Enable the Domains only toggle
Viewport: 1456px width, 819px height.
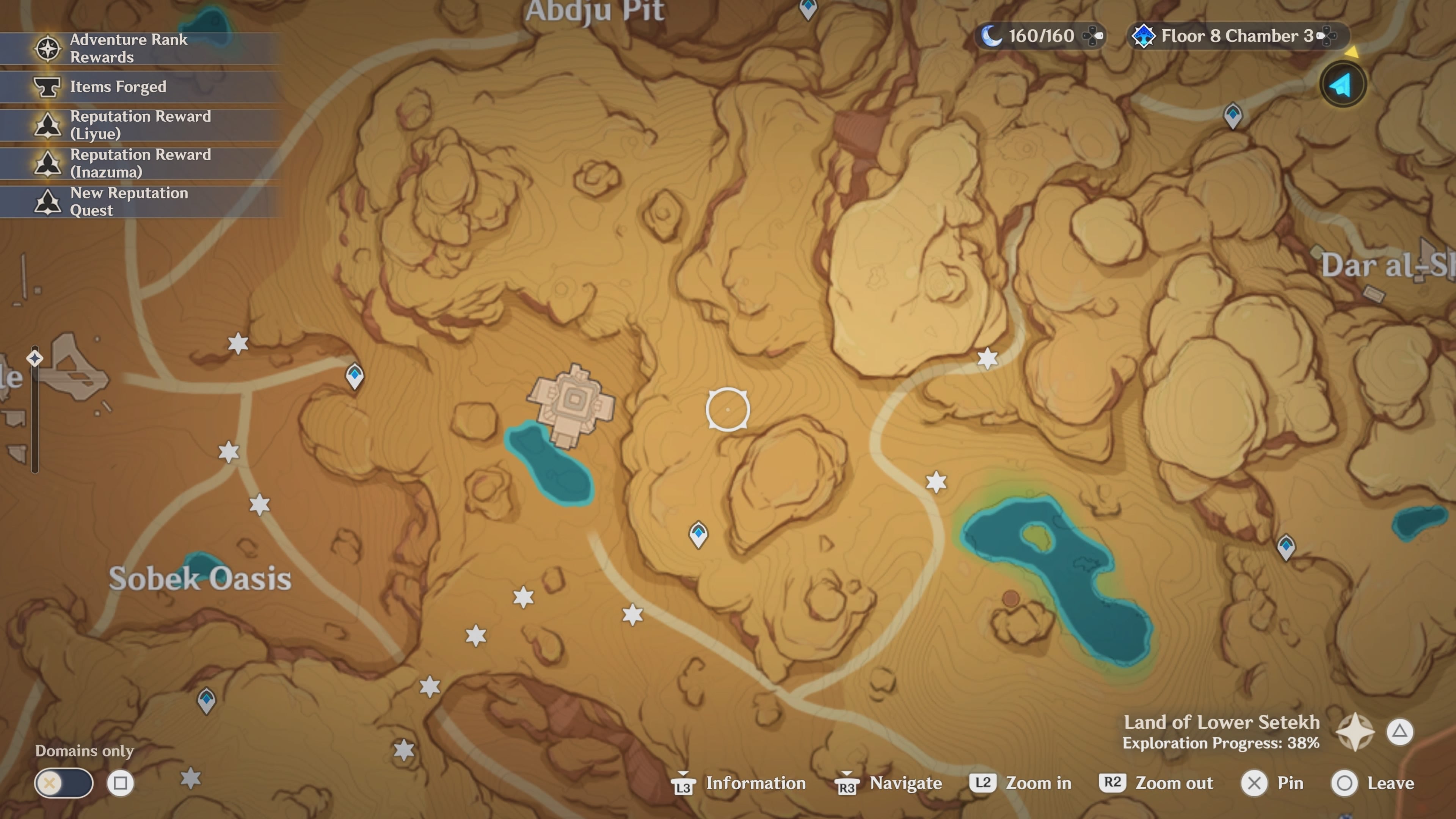tap(64, 783)
